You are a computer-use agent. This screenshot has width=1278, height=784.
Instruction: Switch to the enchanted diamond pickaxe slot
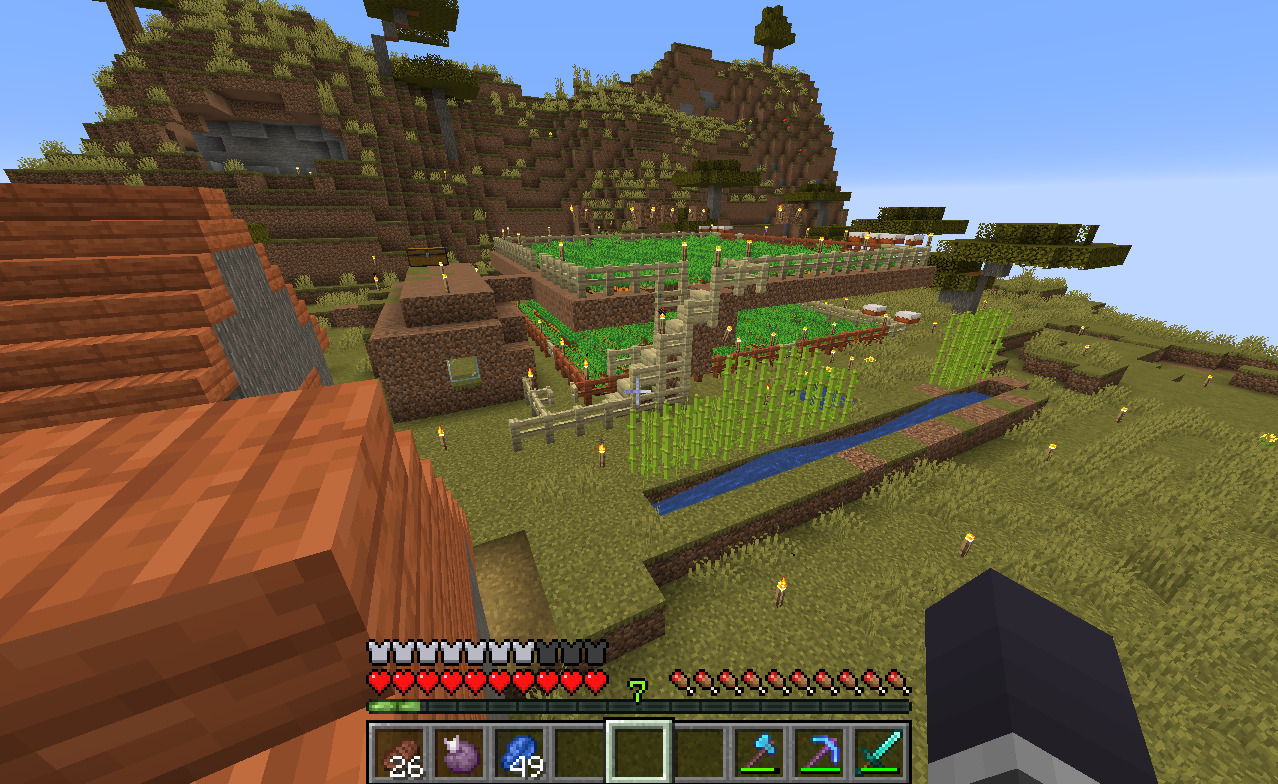[819, 752]
